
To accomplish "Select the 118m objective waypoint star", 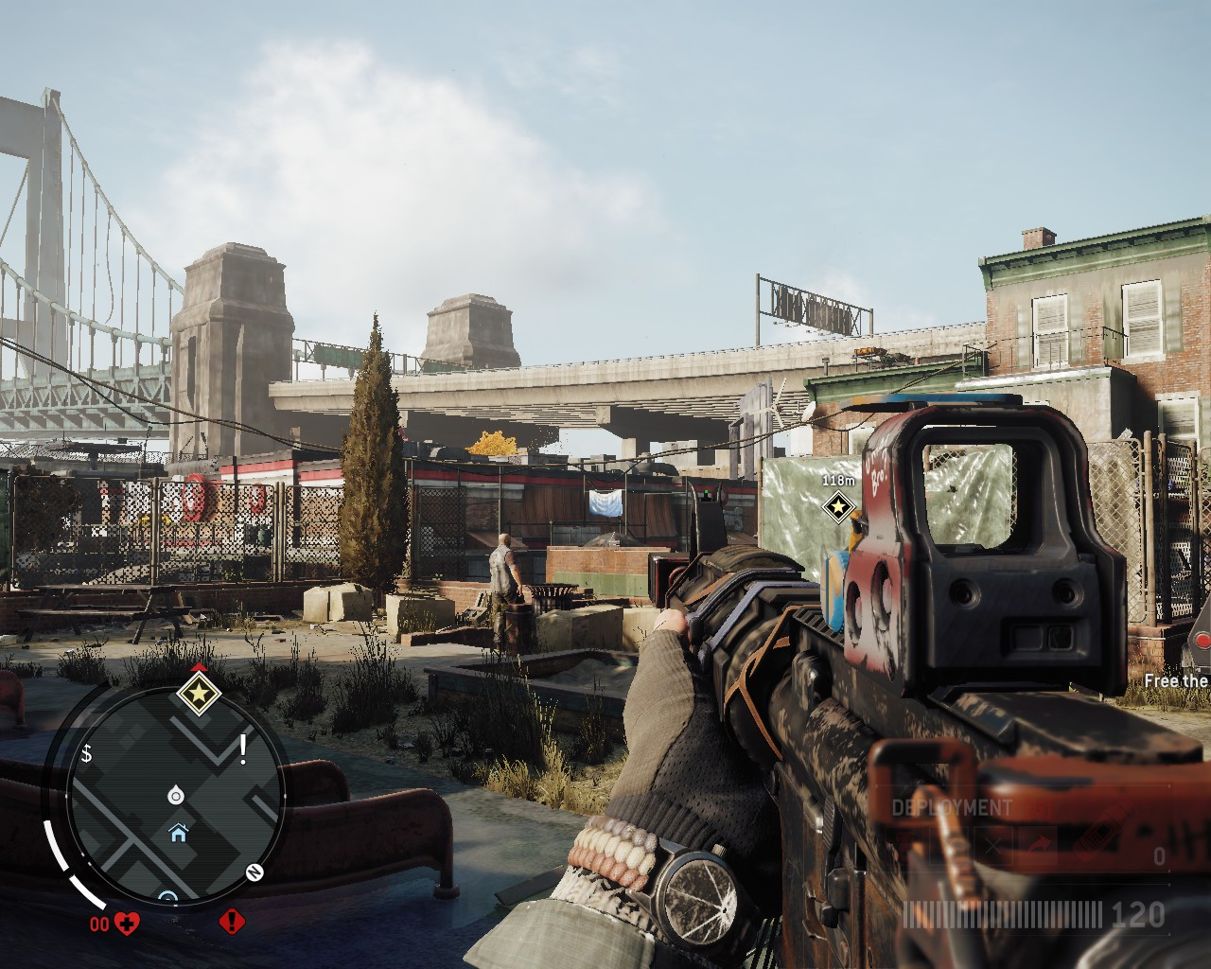I will [838, 506].
